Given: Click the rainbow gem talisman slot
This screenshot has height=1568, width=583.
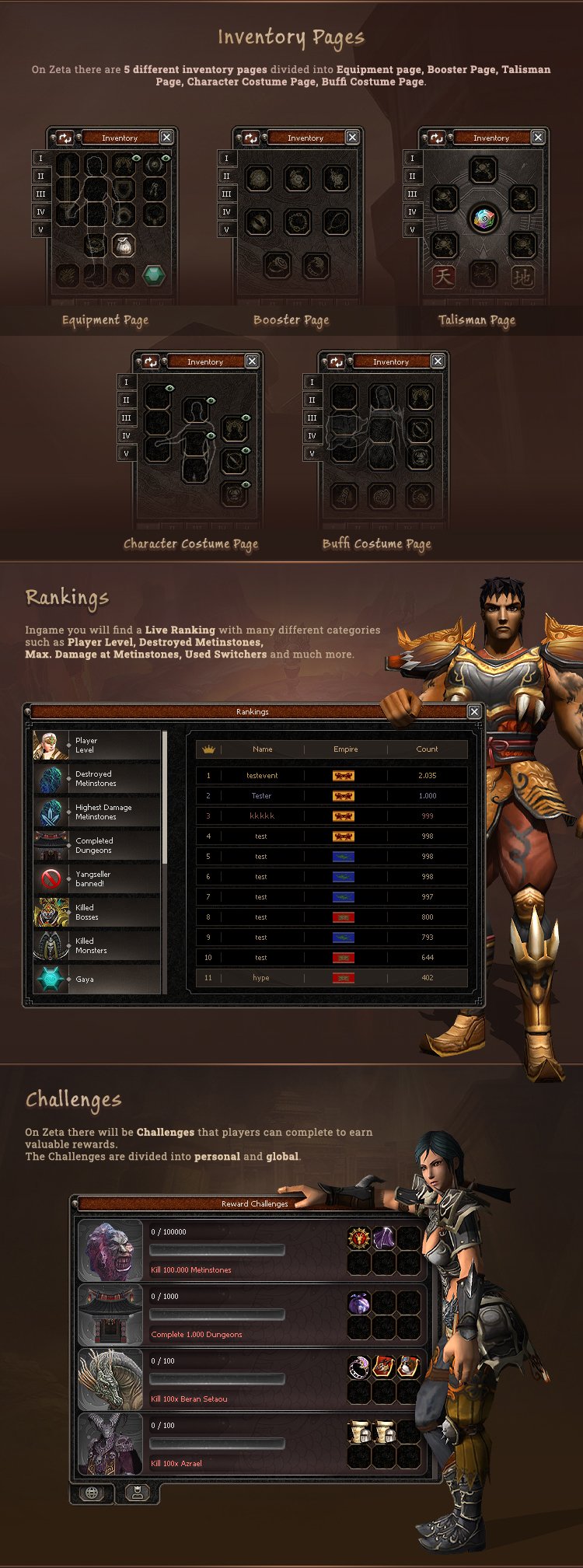Looking at the screenshot, I should [x=483, y=219].
